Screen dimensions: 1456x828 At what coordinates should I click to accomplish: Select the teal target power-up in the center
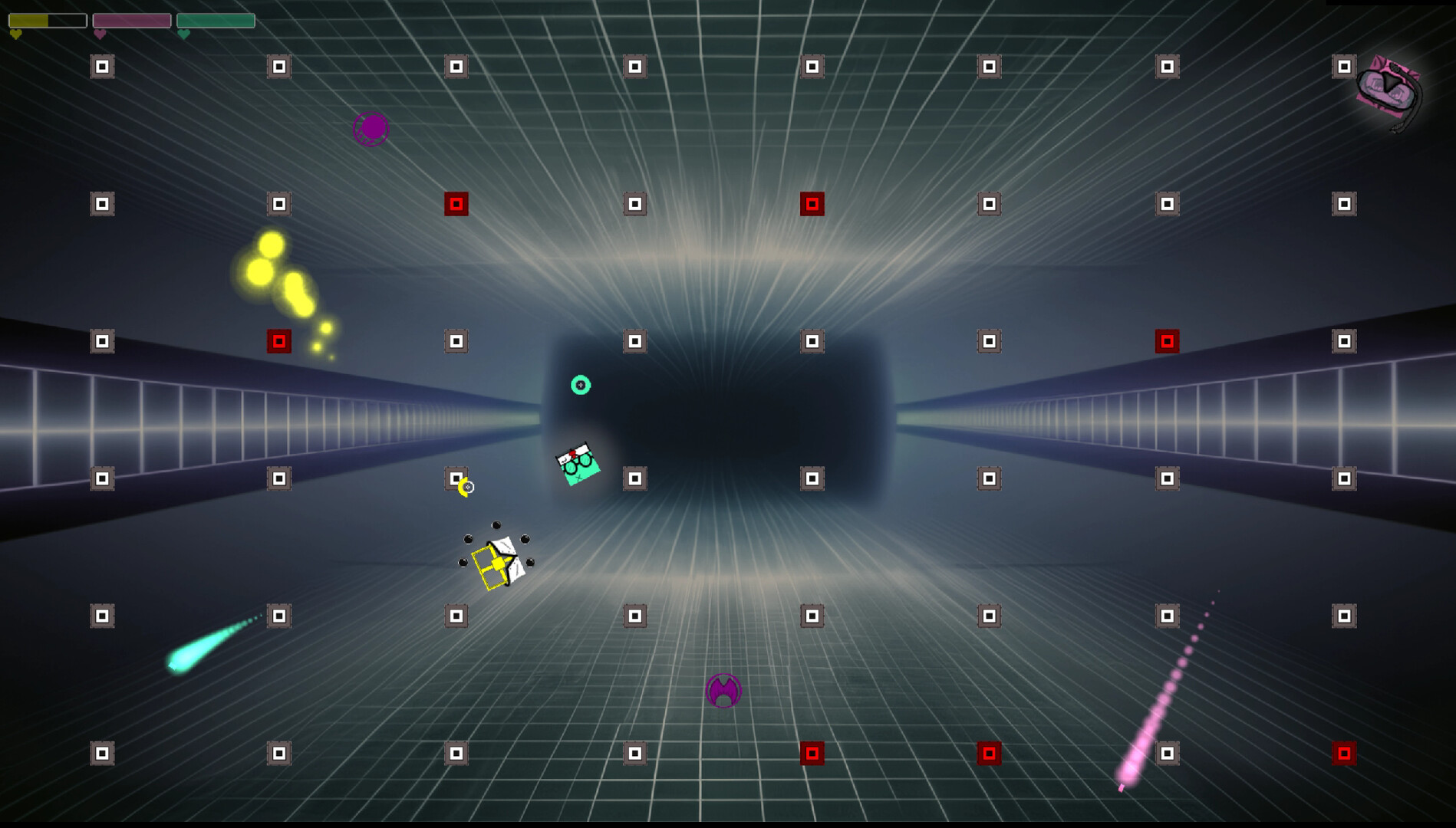point(581,386)
